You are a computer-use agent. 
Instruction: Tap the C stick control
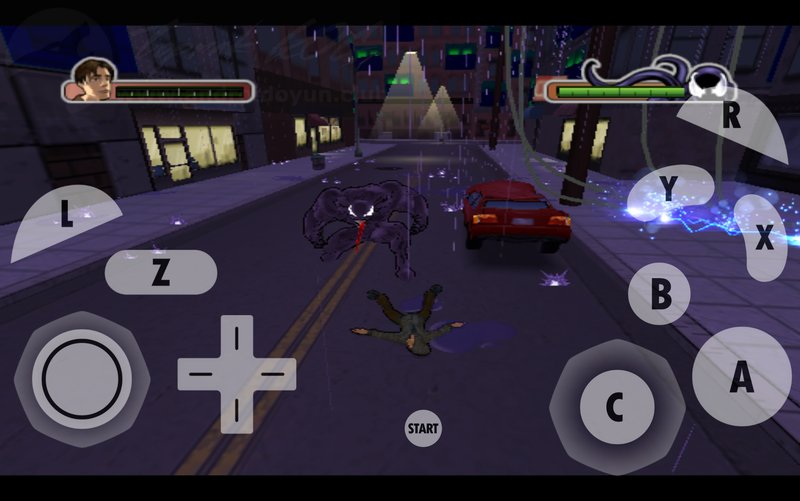click(616, 407)
